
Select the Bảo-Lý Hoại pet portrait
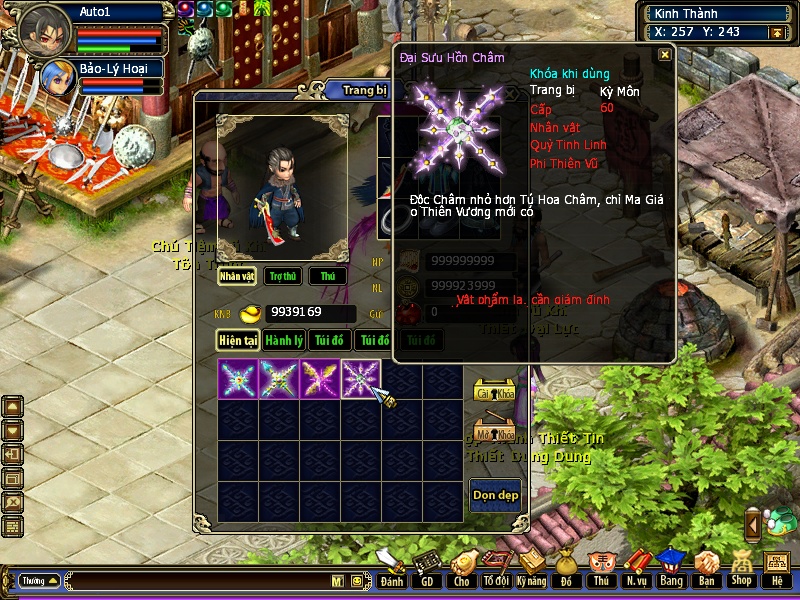point(55,79)
